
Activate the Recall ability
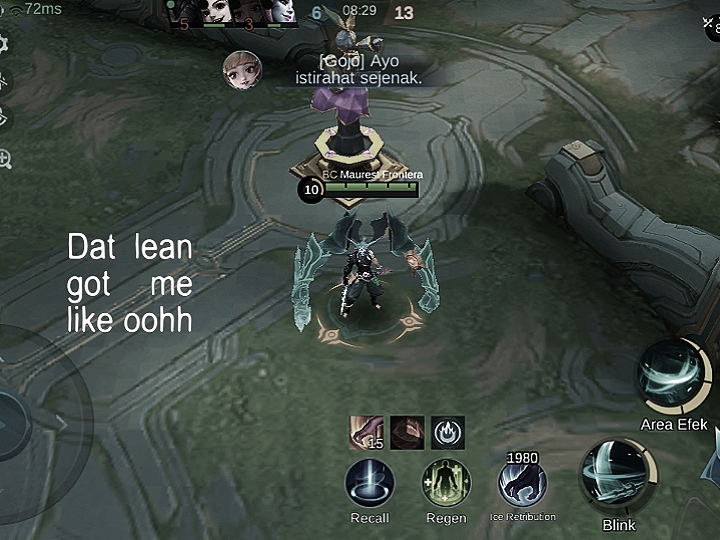[x=369, y=483]
